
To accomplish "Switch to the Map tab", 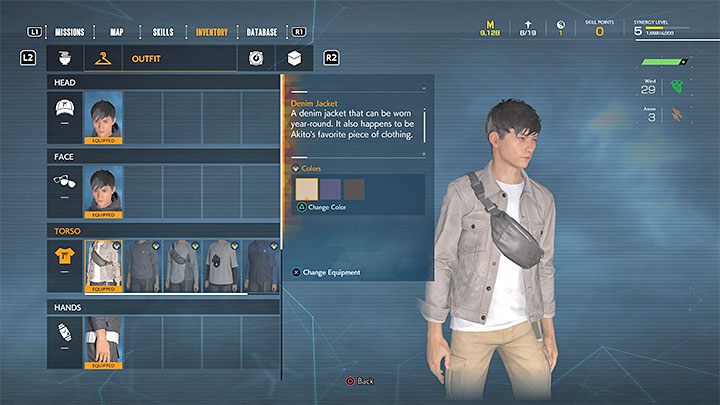I will 117,32.
